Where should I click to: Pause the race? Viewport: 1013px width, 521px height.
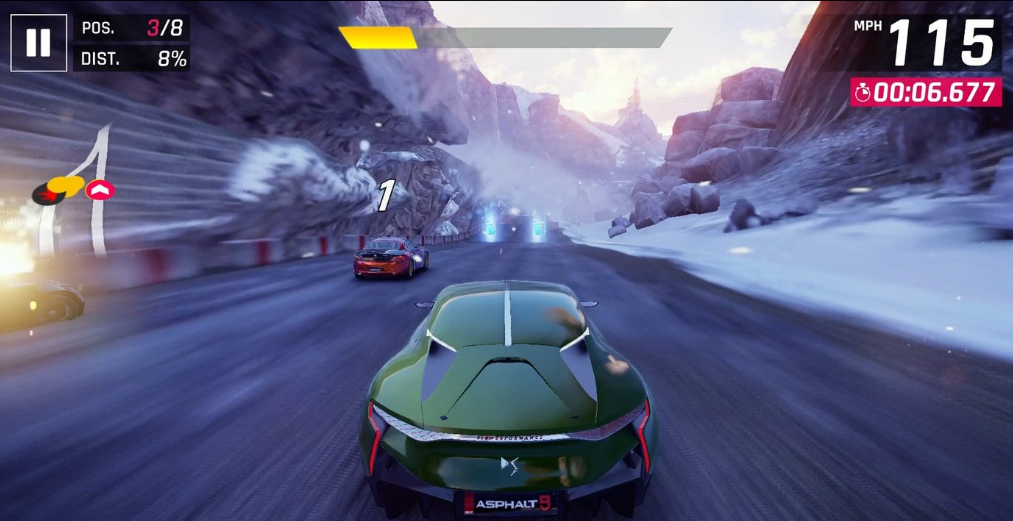tap(38, 43)
